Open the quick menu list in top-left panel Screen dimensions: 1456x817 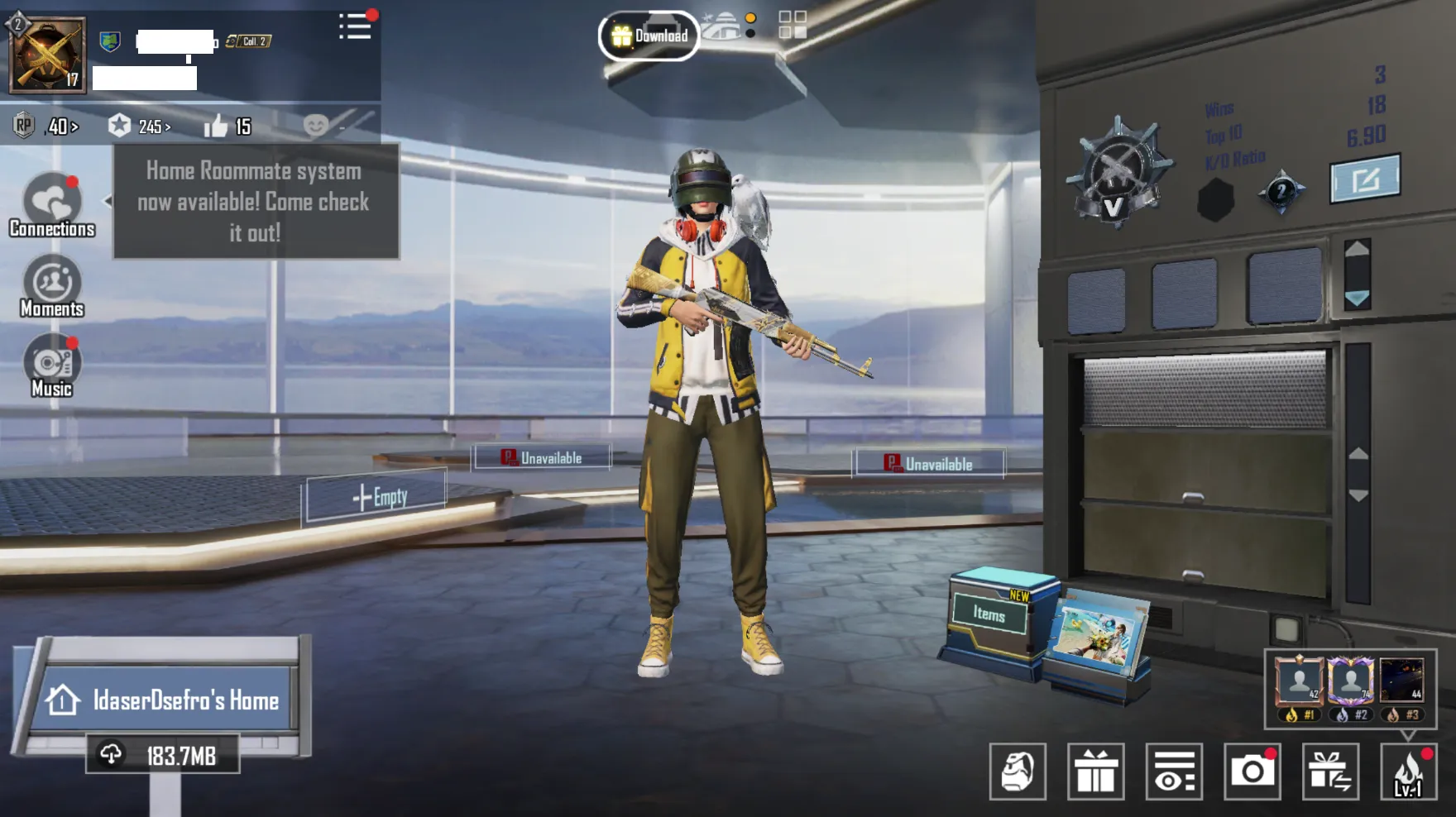[x=356, y=26]
